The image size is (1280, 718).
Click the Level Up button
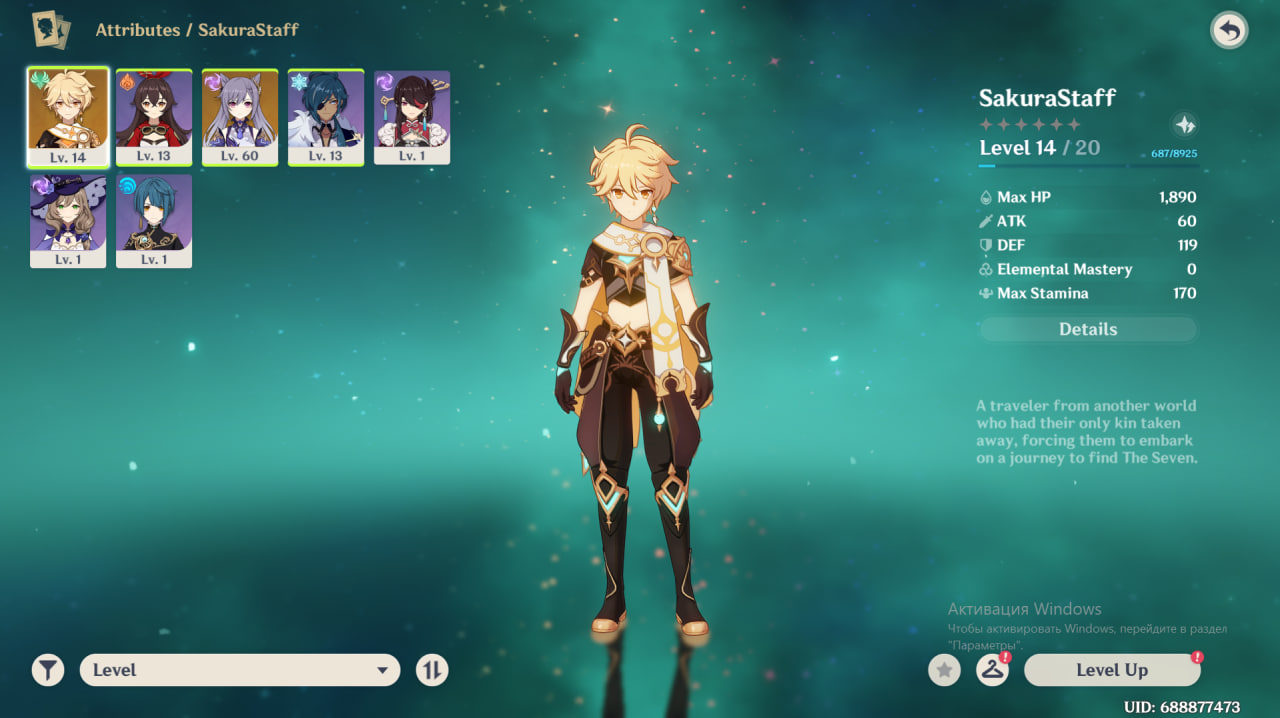coord(1112,670)
